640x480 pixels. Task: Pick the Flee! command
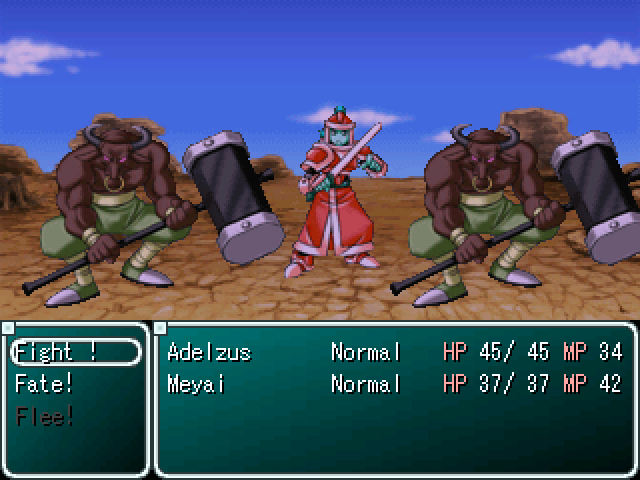point(45,415)
